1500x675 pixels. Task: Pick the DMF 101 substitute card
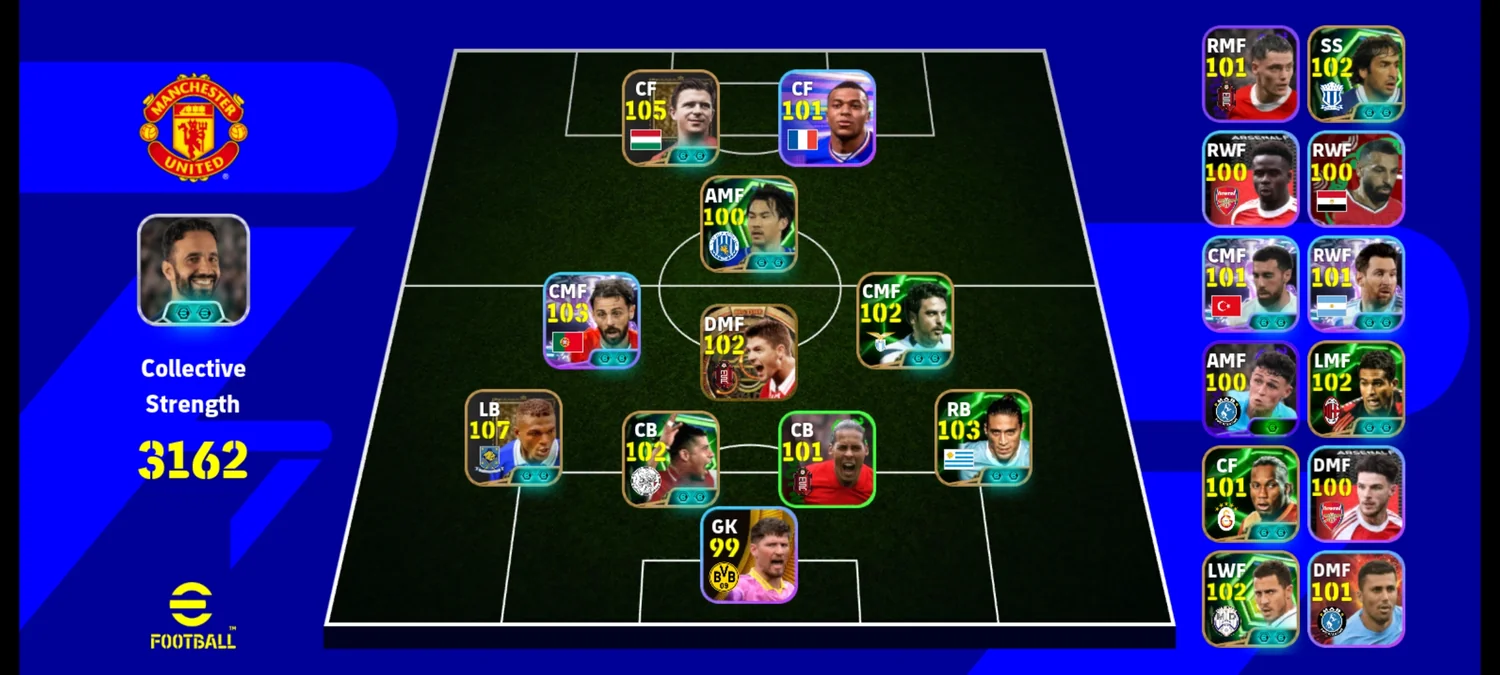(x=1356, y=598)
